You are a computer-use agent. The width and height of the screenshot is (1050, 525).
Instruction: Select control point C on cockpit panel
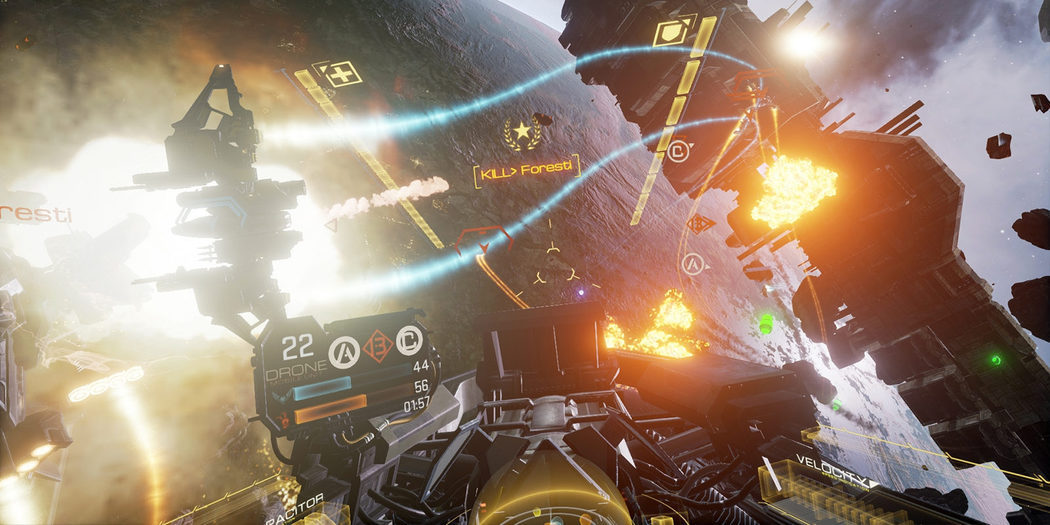pyautogui.click(x=408, y=340)
